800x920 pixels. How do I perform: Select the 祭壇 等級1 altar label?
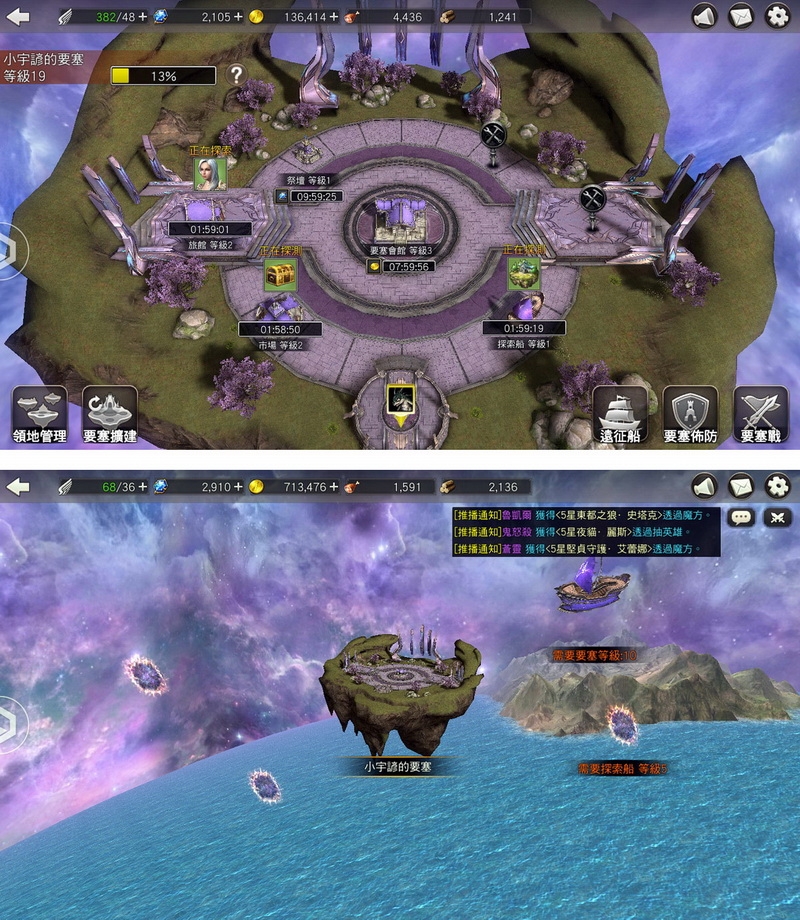click(x=313, y=180)
